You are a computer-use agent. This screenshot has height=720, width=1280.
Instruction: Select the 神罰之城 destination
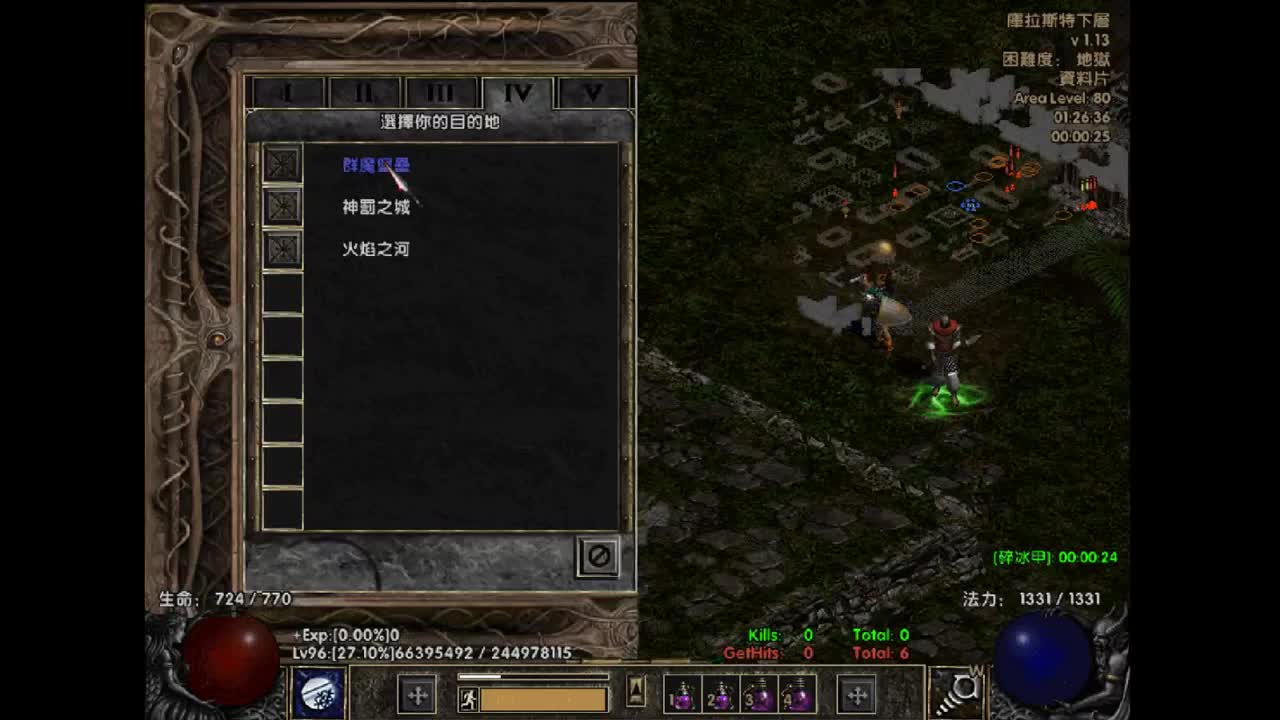375,206
